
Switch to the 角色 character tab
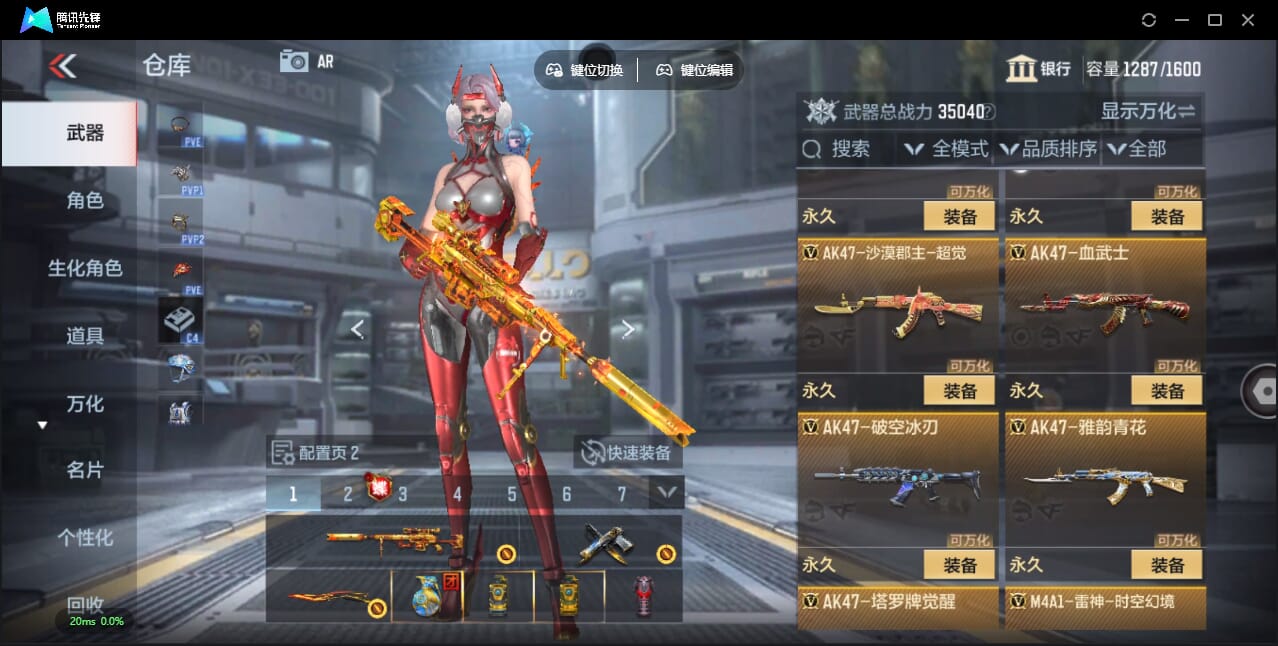click(x=85, y=201)
